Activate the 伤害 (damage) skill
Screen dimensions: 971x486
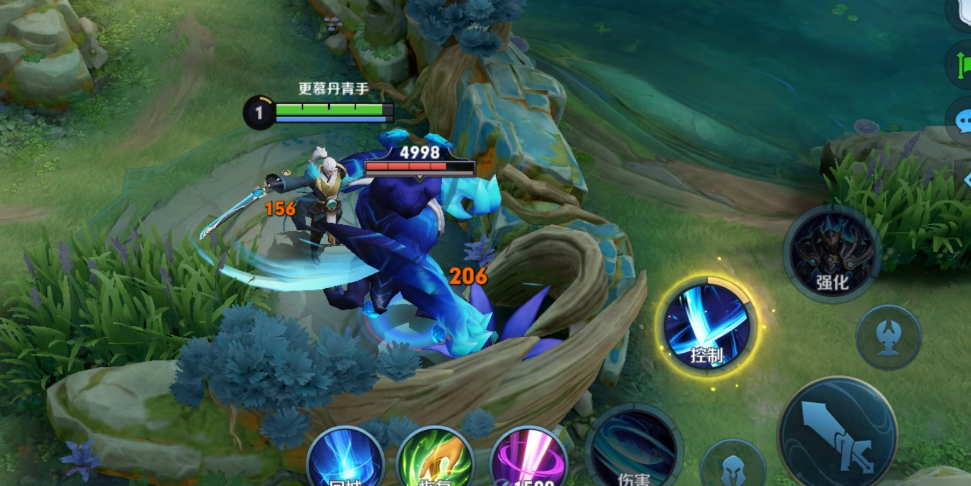(x=634, y=449)
